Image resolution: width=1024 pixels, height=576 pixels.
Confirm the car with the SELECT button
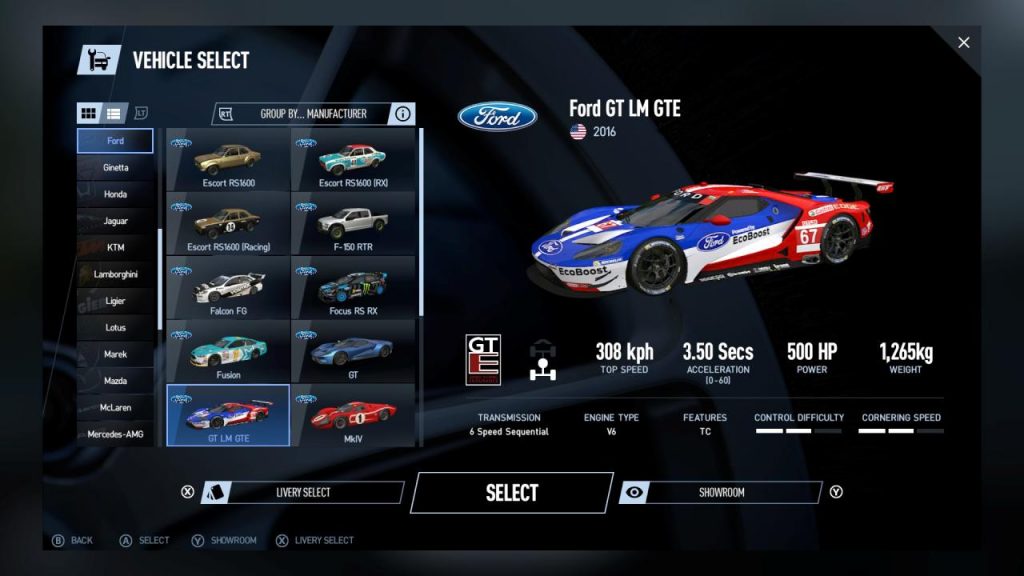pyautogui.click(x=511, y=492)
